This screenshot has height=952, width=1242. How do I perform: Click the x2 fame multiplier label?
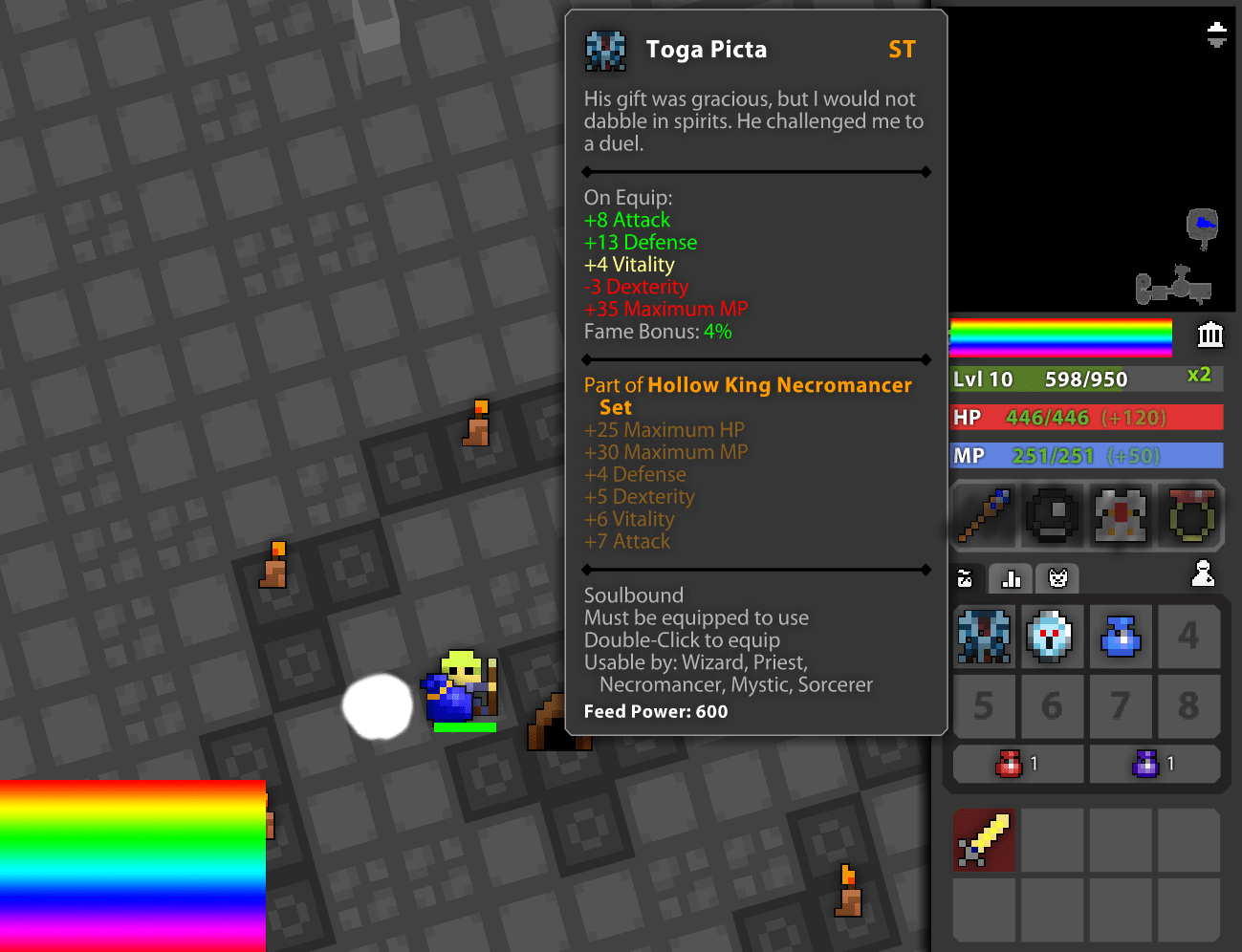1199,376
